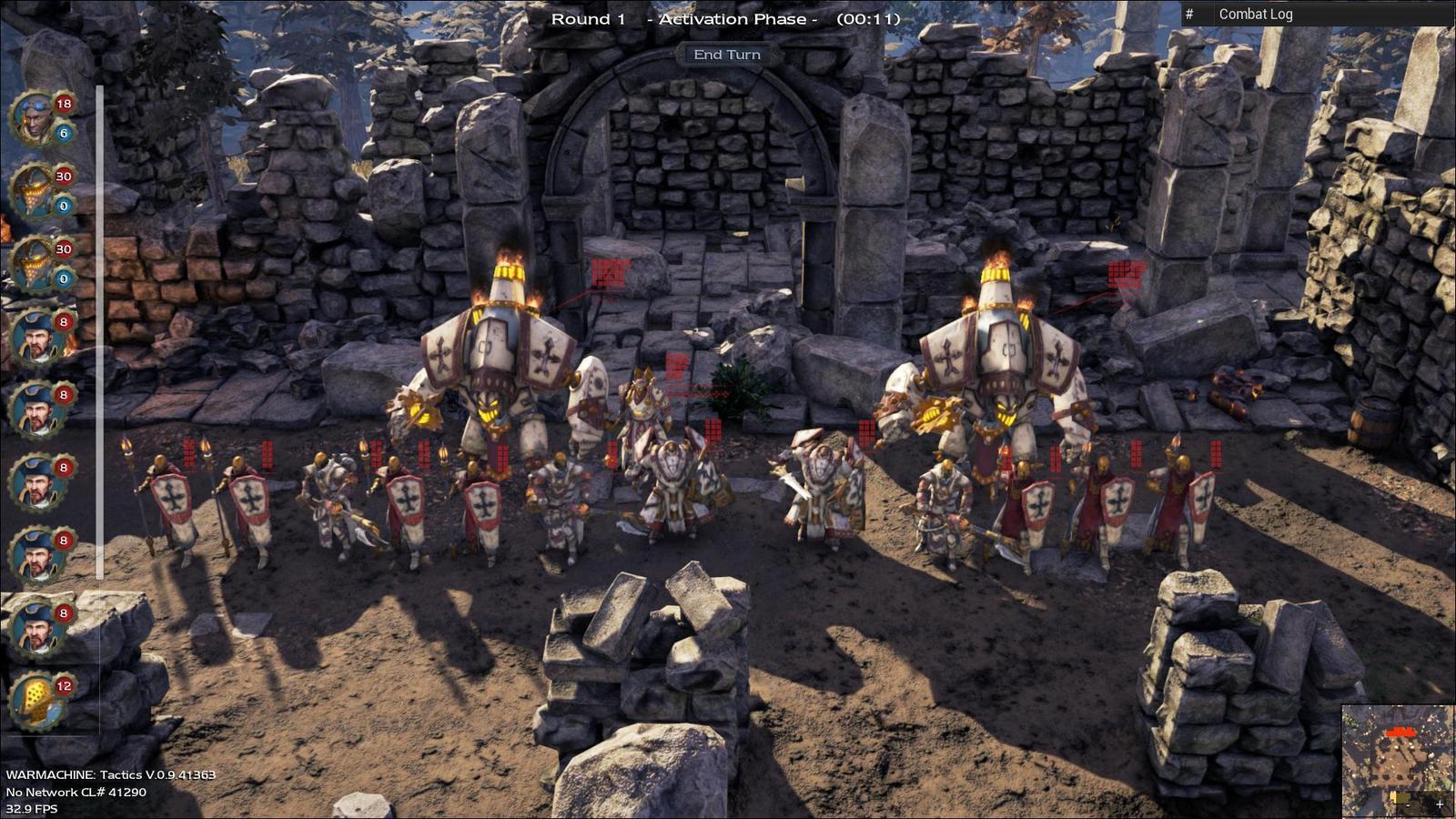
Task: Click the minimap zoom-in plus icon
Action: pos(1440,804)
